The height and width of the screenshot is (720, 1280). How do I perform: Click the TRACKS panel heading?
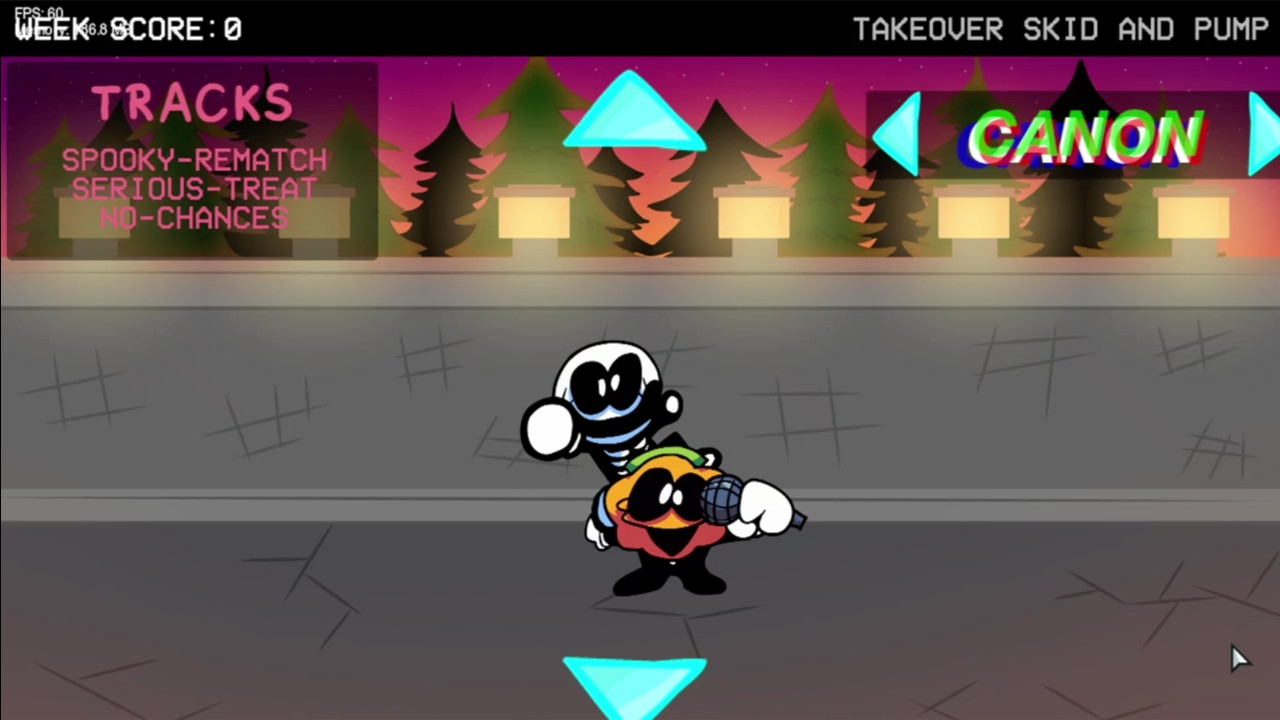pos(191,100)
